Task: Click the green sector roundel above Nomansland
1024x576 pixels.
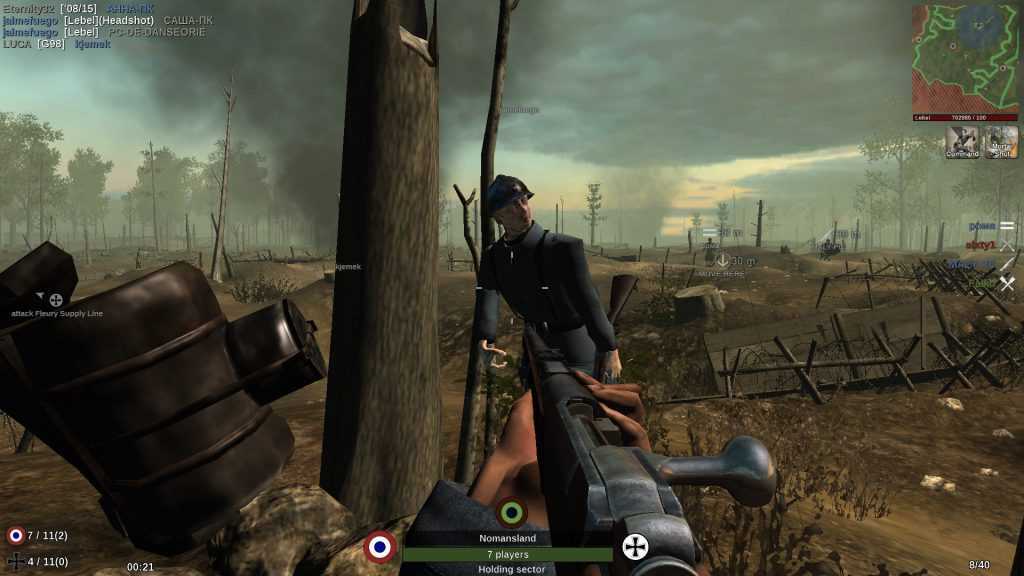Action: tap(512, 513)
